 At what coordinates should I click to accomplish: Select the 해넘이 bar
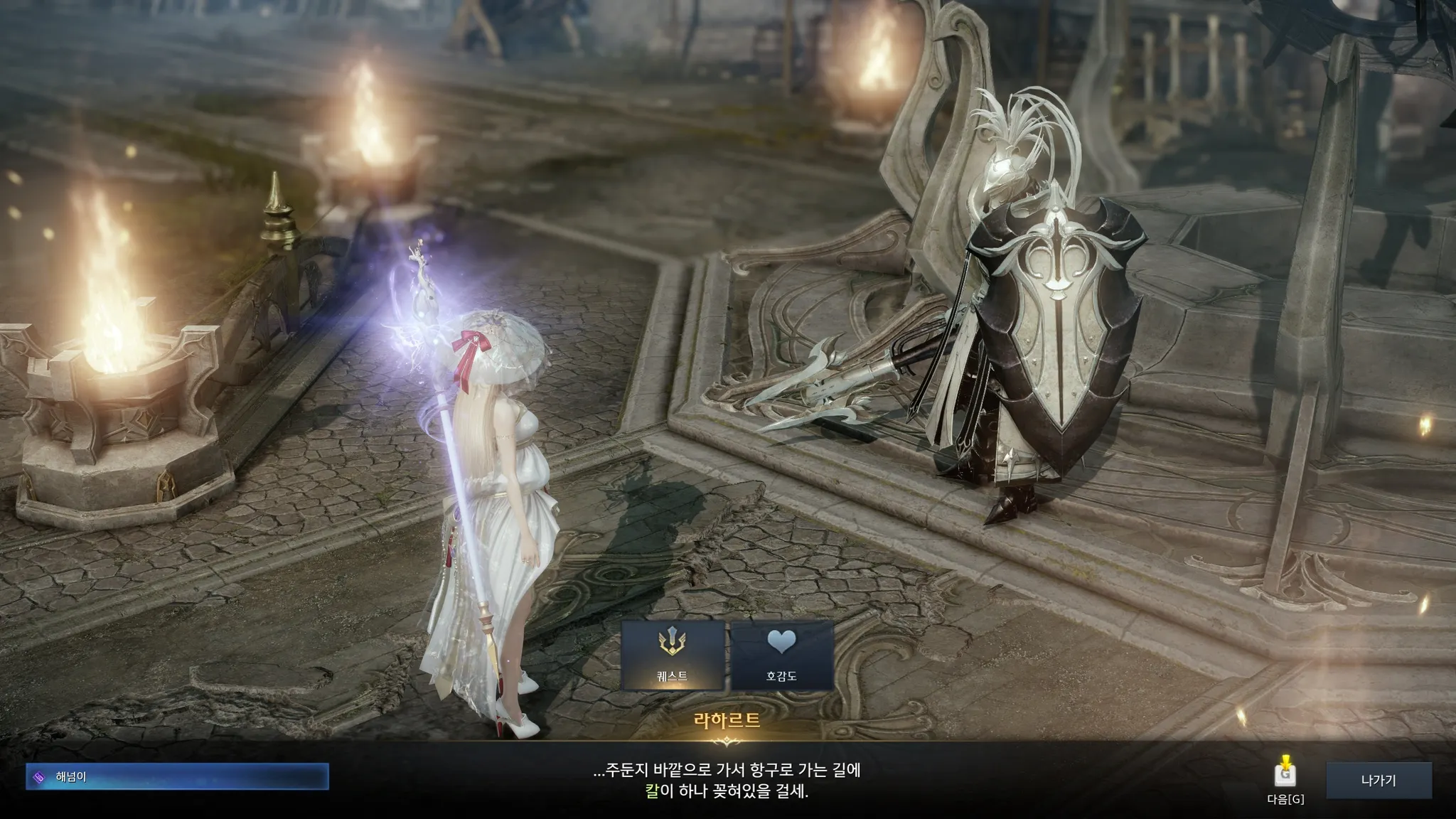coord(177,776)
